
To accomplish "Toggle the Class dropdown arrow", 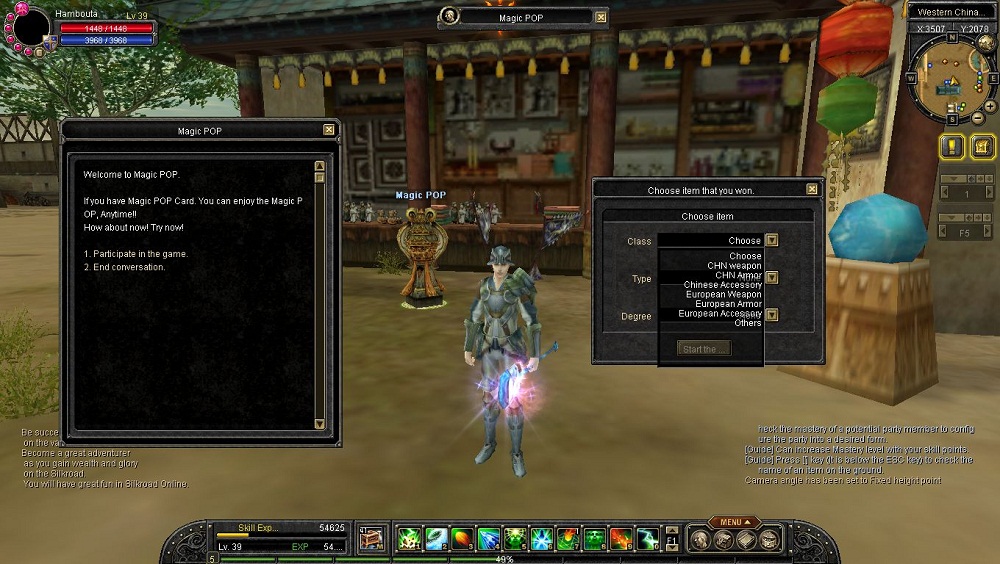I will tap(772, 240).
